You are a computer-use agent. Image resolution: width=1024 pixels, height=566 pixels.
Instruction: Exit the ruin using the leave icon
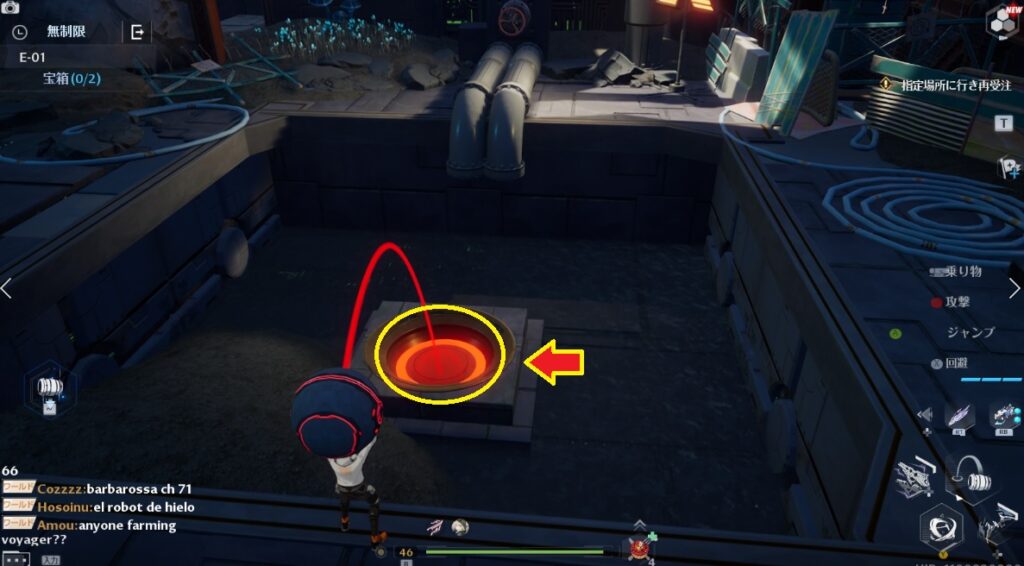coord(137,31)
